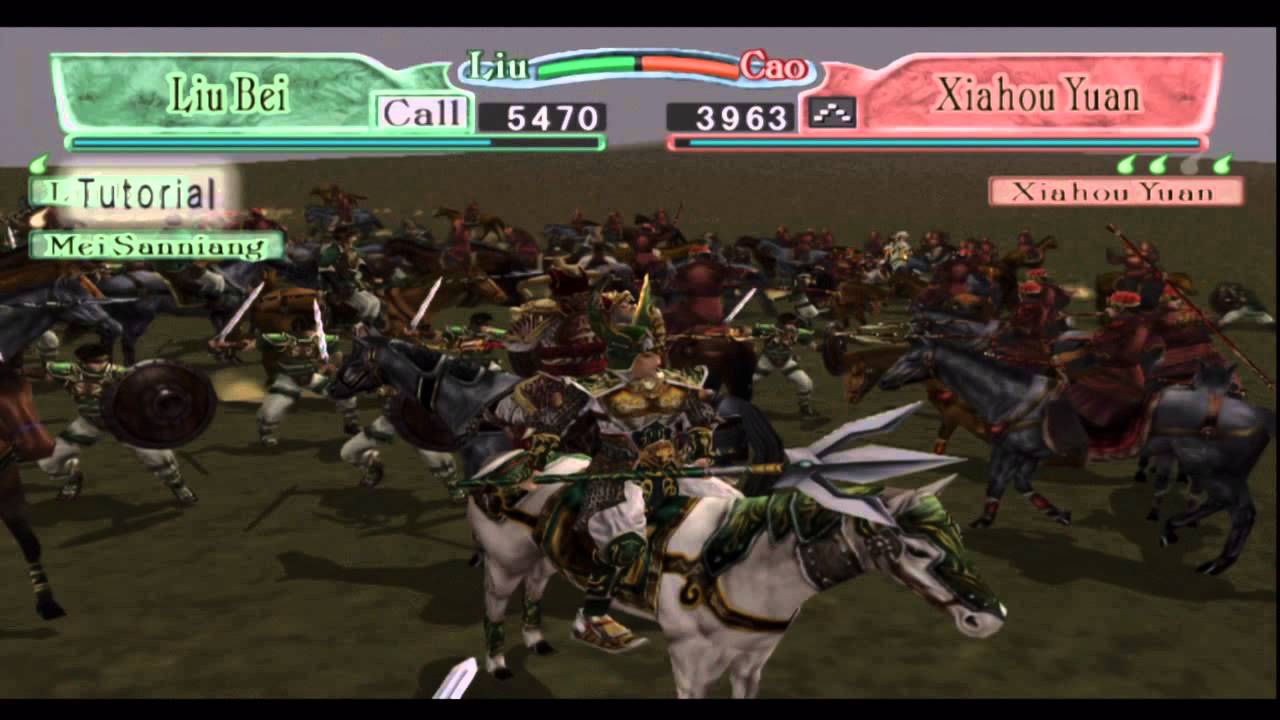Viewport: 1280px width, 720px height.
Task: Click the Cao army emblem on the red banner
Action: point(772,64)
